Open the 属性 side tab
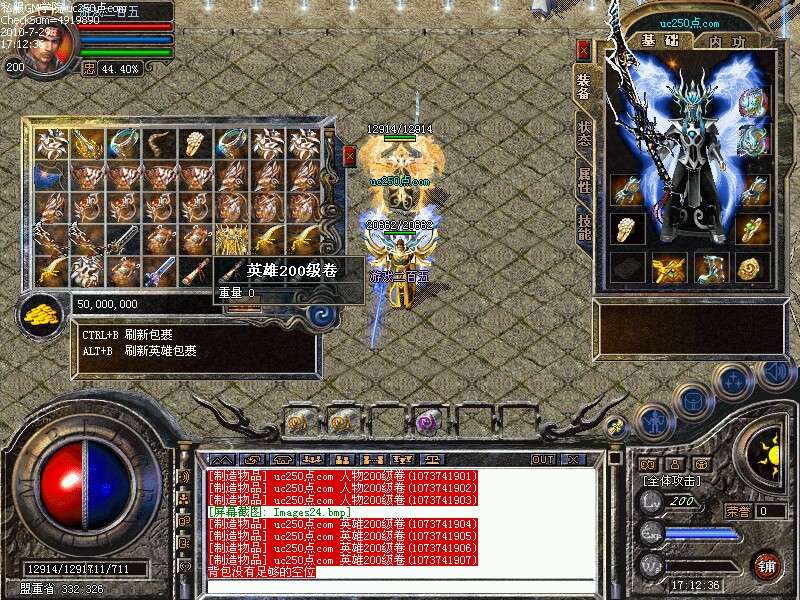This screenshot has height=600, width=800. (x=584, y=182)
